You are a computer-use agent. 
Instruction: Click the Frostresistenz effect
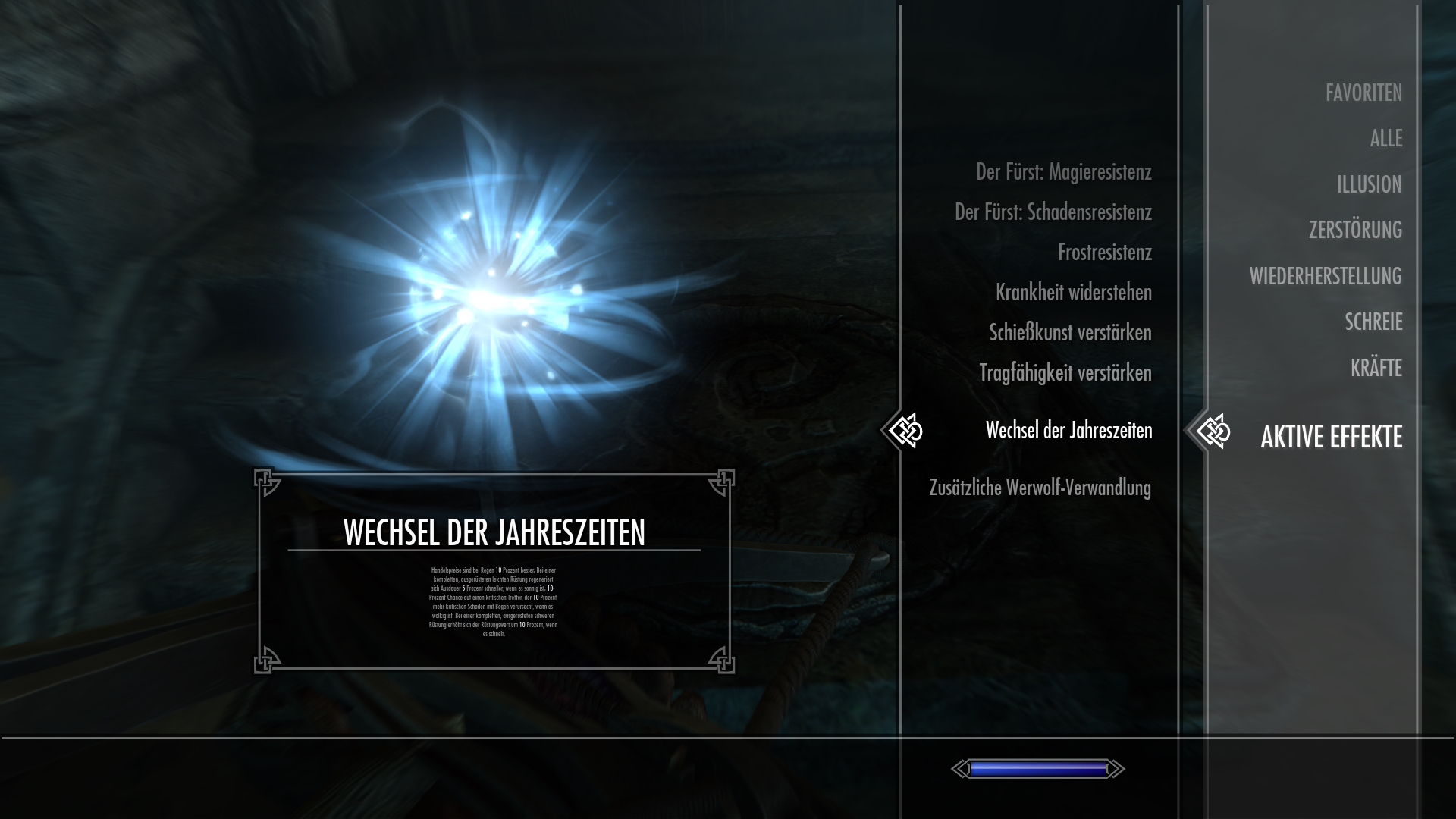1104,253
